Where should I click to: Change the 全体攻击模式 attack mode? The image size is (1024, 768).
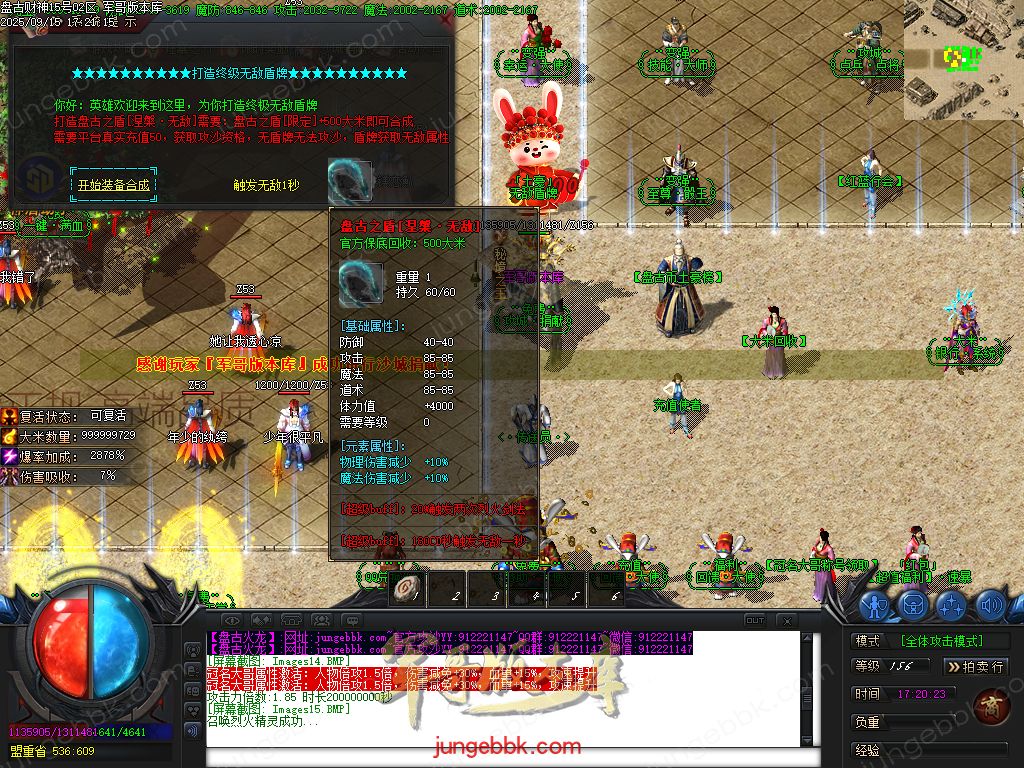941,641
